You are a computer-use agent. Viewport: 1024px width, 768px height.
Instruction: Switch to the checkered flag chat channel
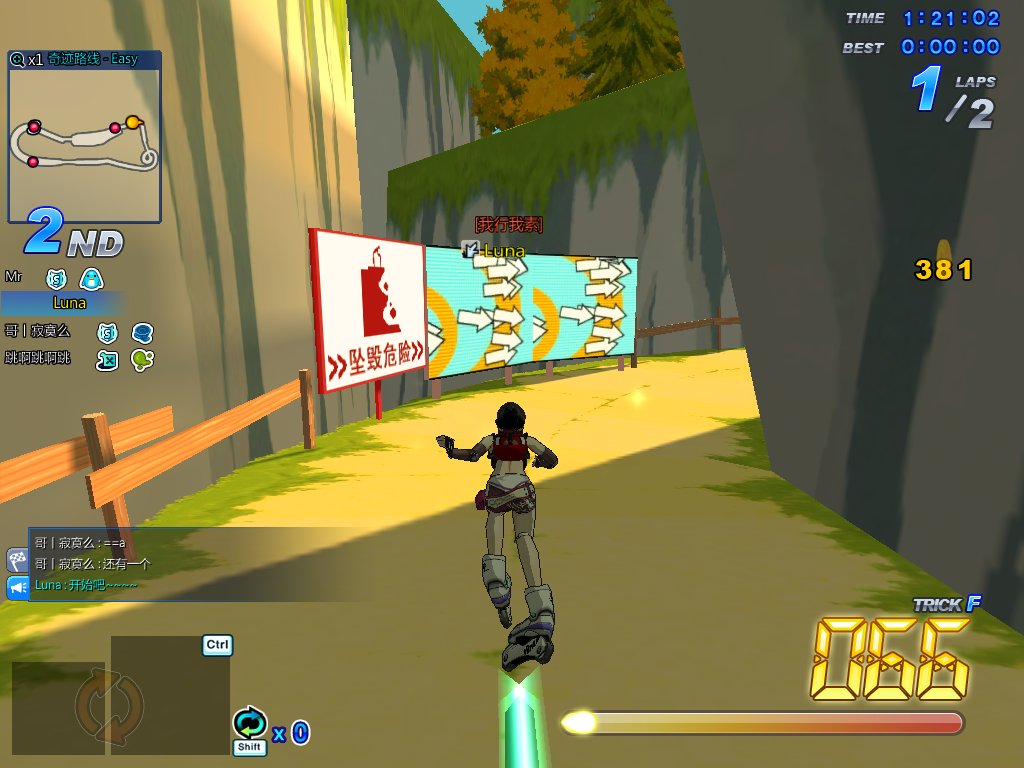17,559
